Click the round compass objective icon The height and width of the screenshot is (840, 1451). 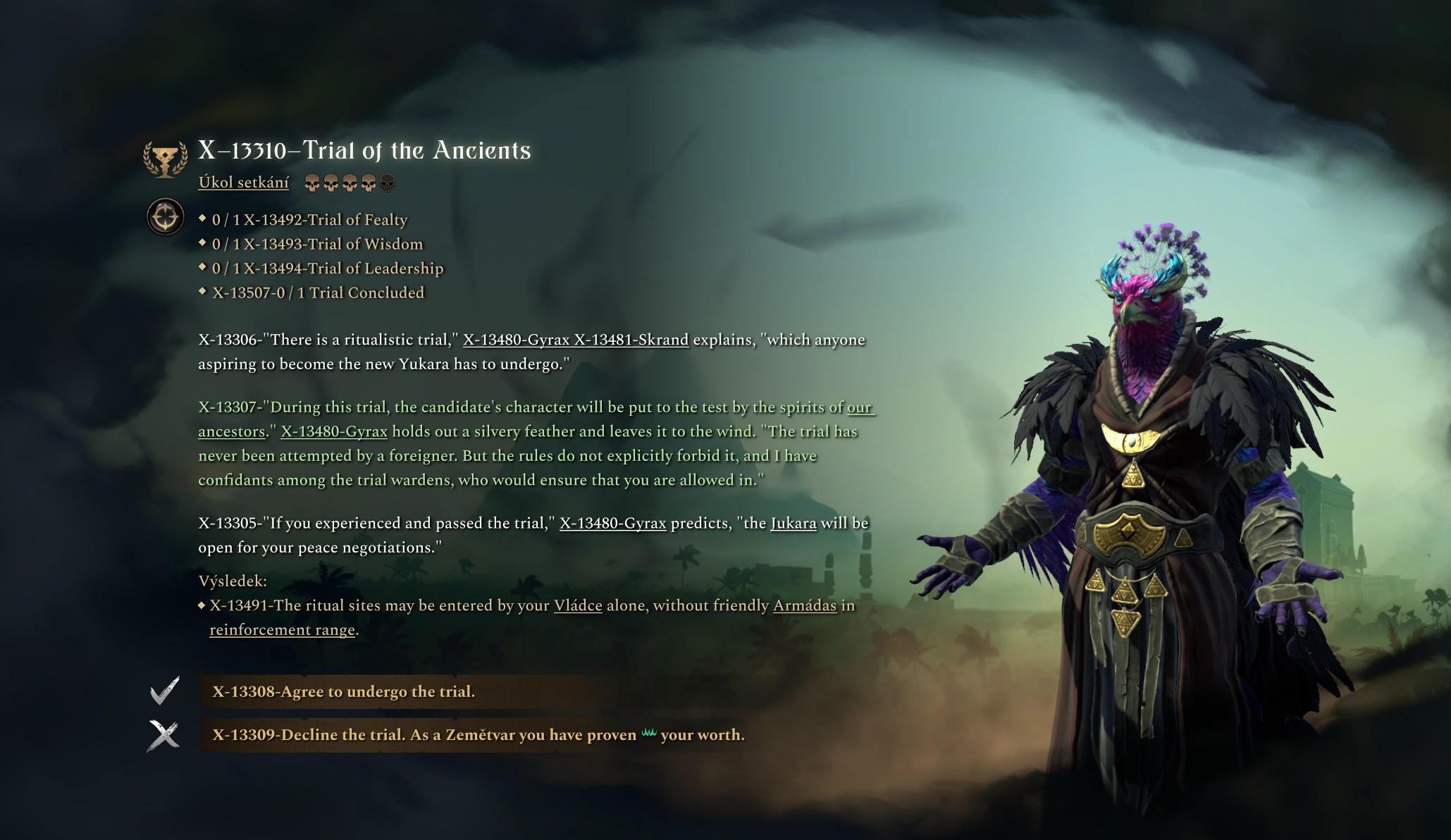point(166,217)
